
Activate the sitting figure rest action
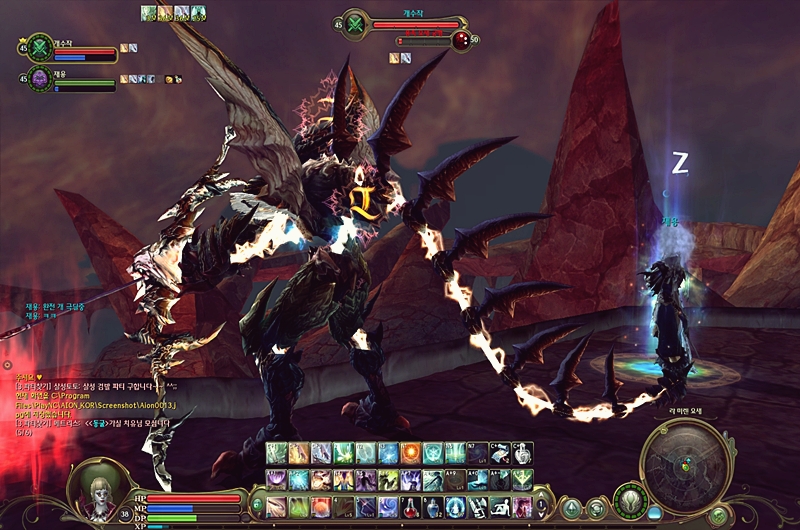(500, 507)
